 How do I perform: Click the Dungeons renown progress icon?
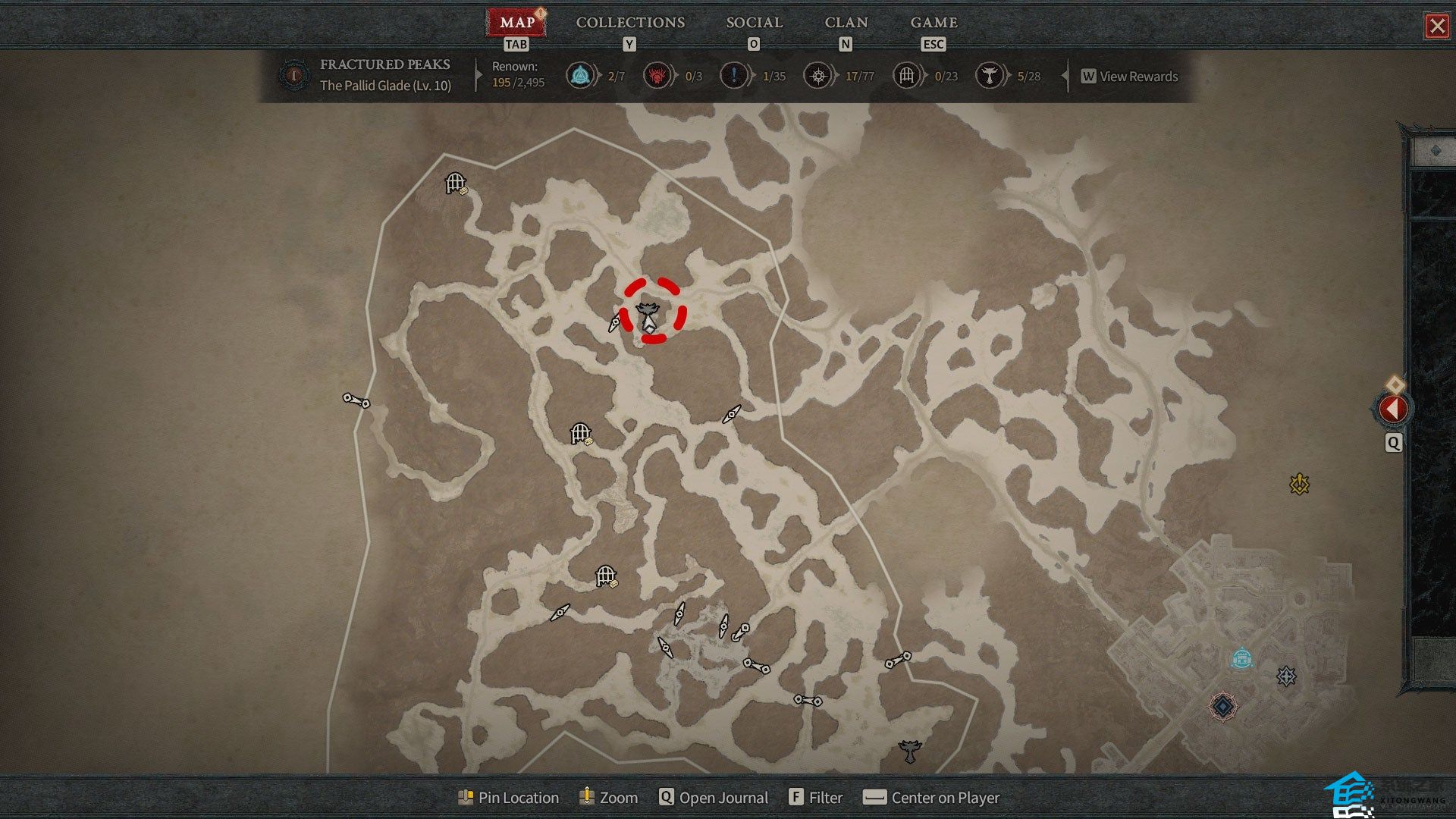click(906, 76)
